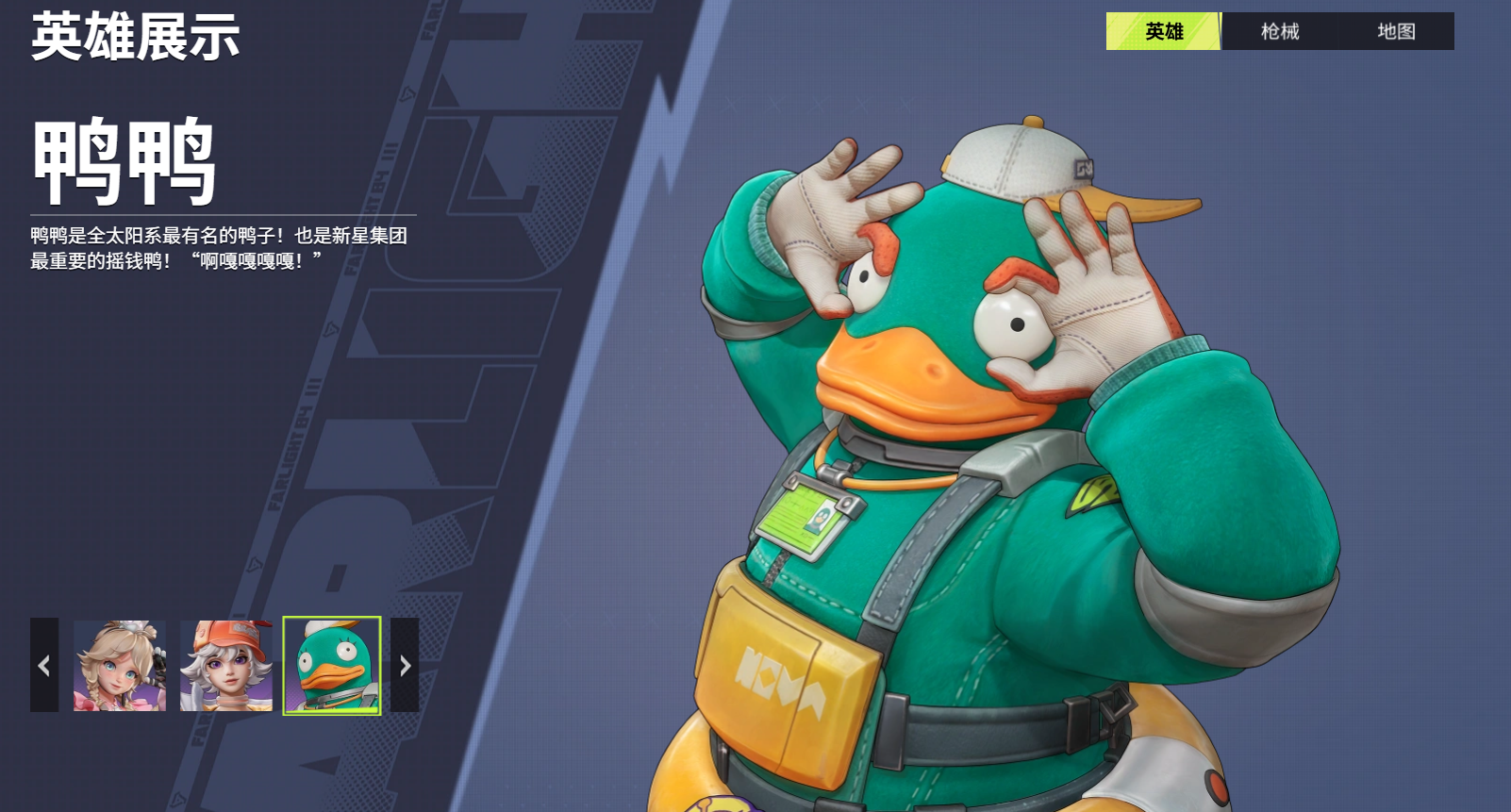This screenshot has width=1511, height=812.
Task: Click the previous hero left arrow
Action: (x=44, y=666)
